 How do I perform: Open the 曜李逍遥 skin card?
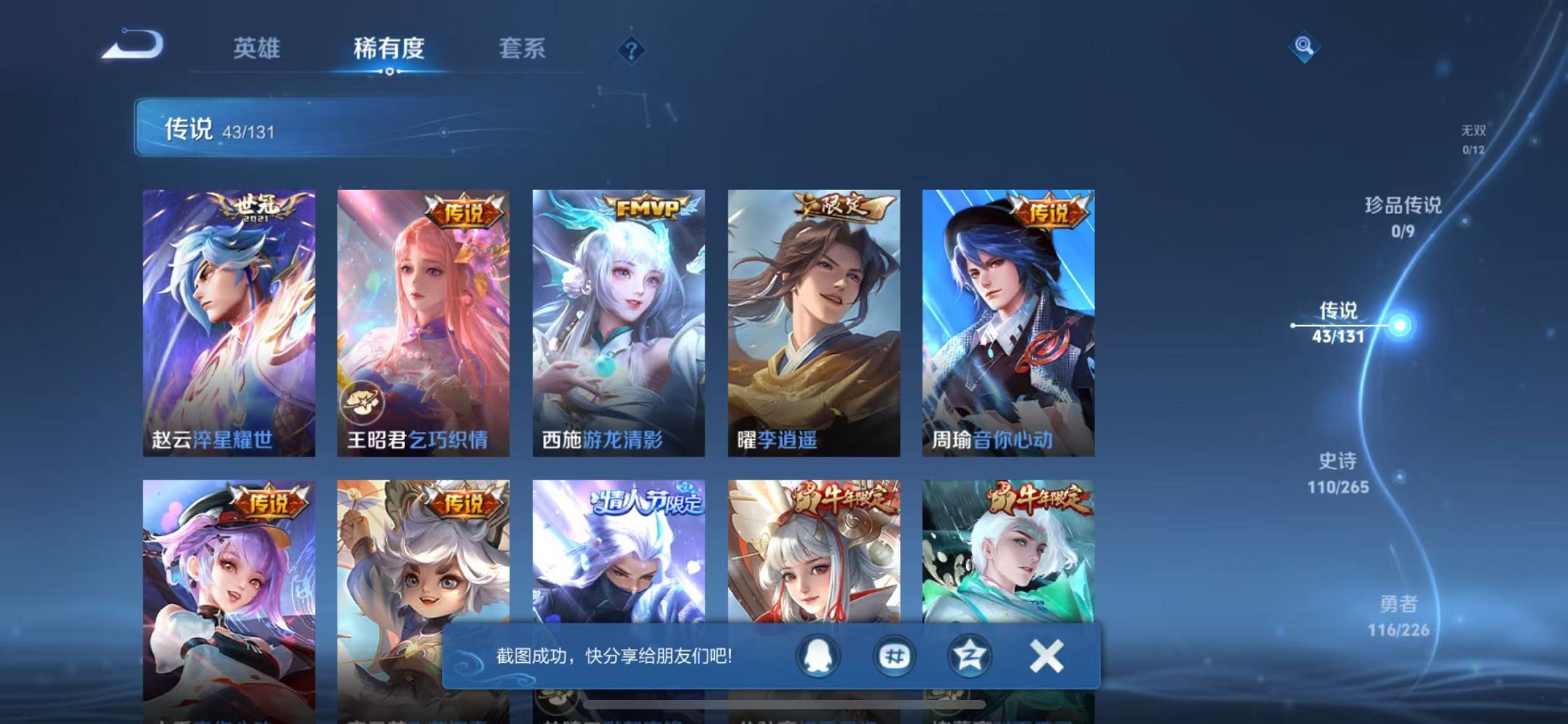[x=812, y=320]
